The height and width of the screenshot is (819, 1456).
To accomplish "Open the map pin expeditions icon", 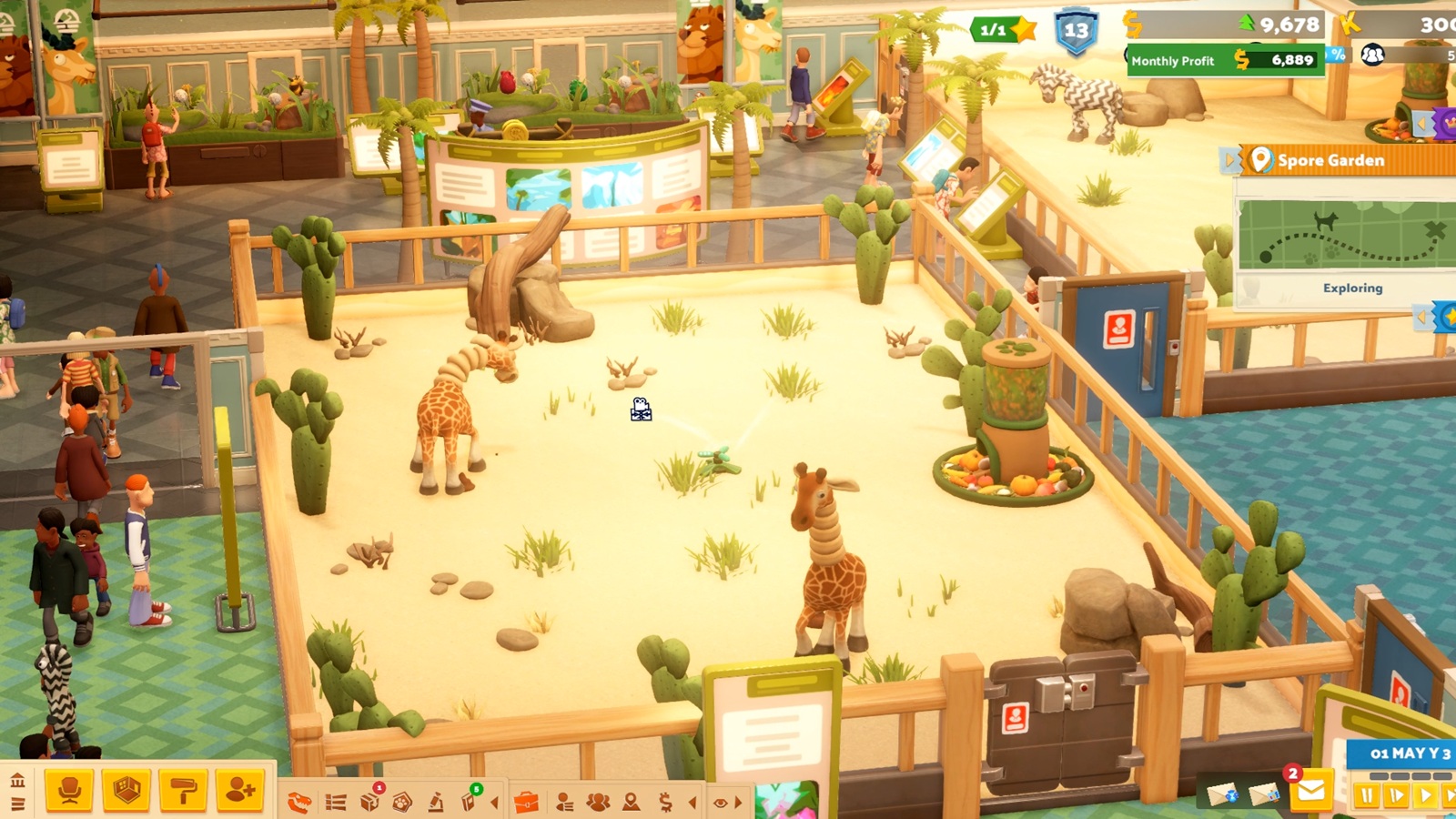I will click(631, 802).
